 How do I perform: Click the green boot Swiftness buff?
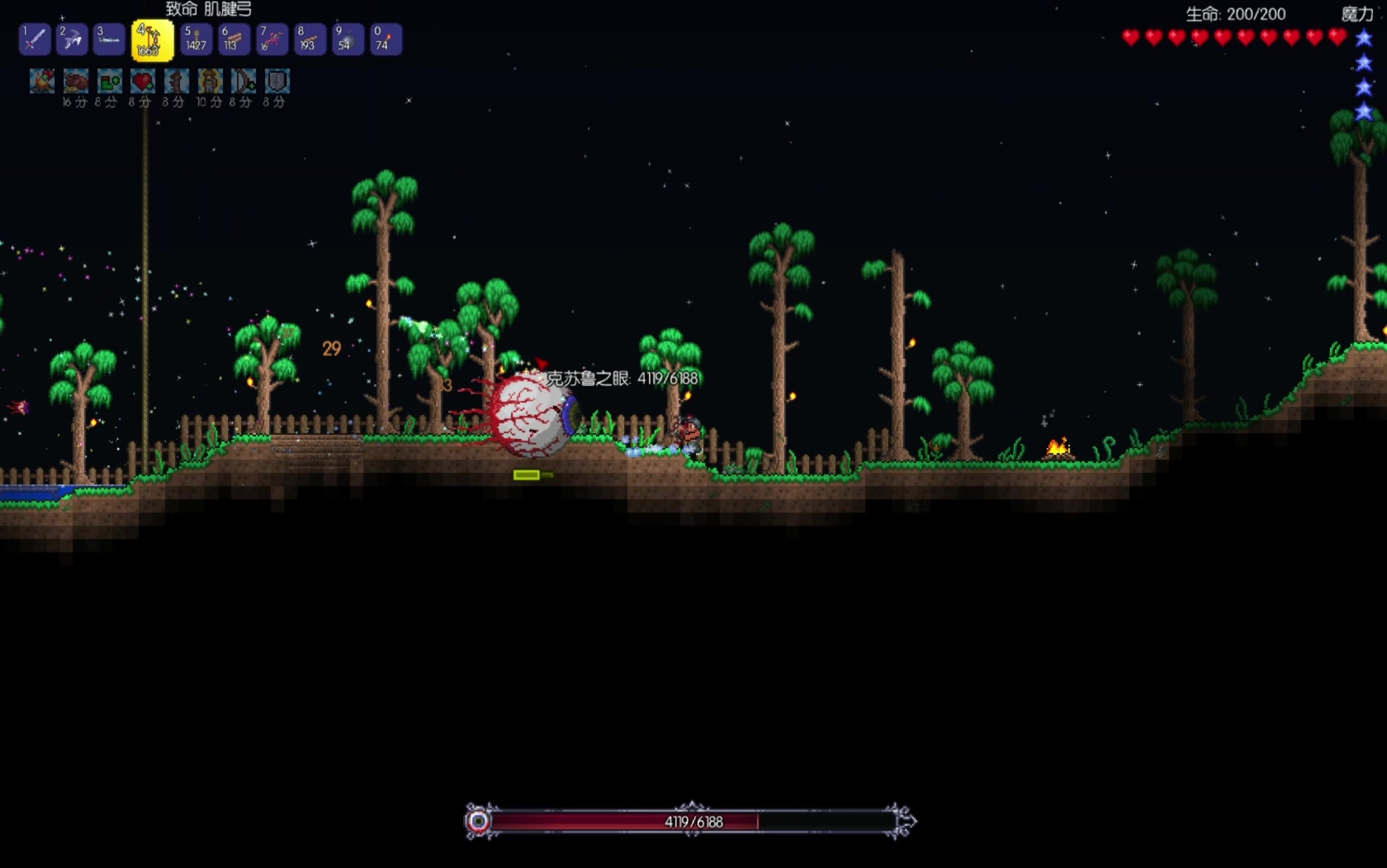pos(109,81)
